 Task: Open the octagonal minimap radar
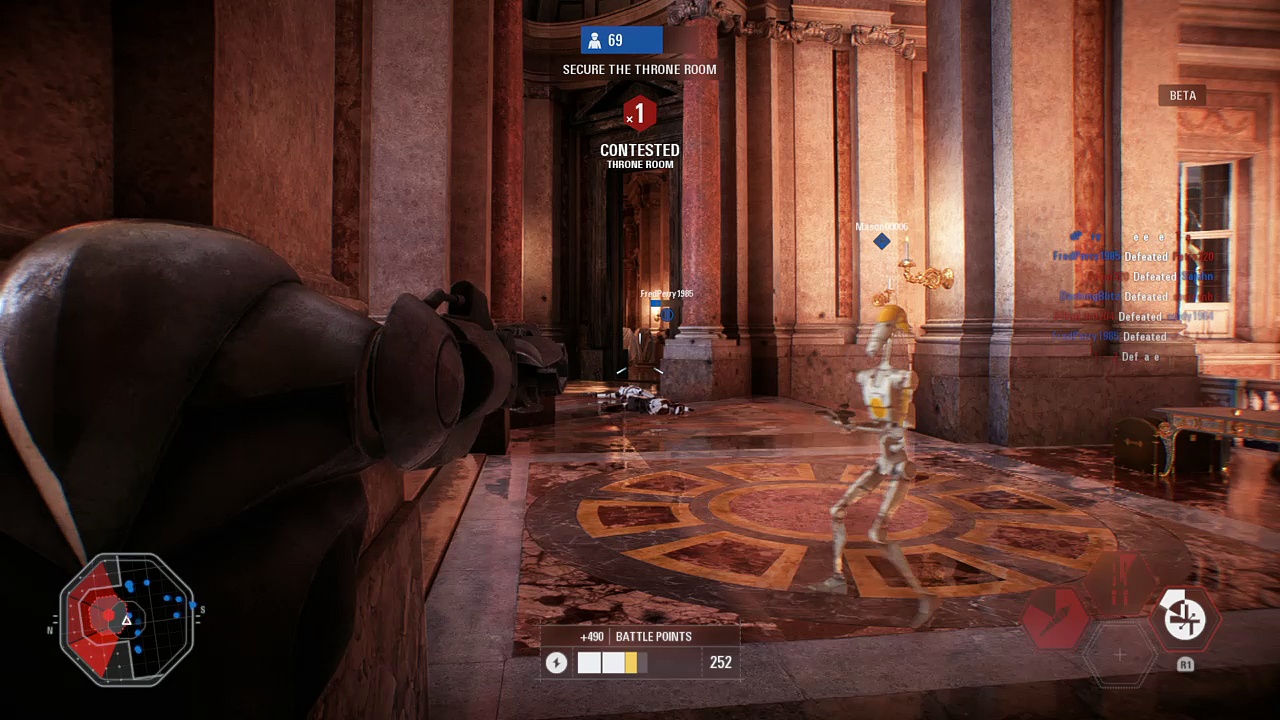(127, 619)
